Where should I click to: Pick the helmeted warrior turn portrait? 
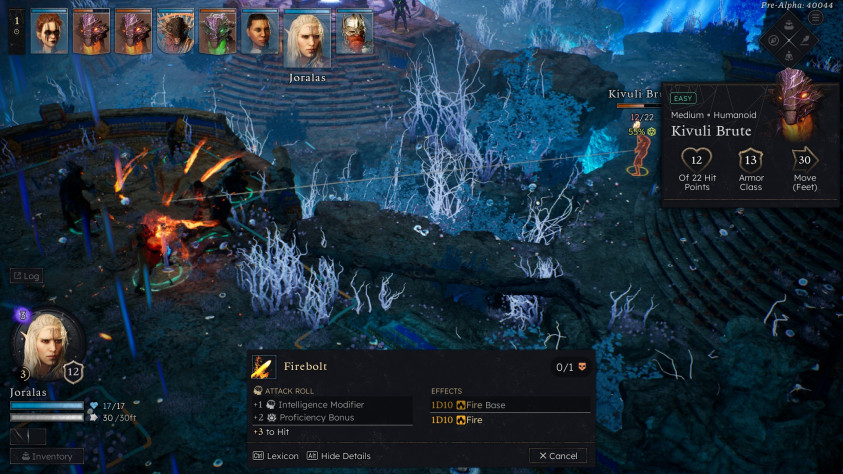tap(353, 32)
